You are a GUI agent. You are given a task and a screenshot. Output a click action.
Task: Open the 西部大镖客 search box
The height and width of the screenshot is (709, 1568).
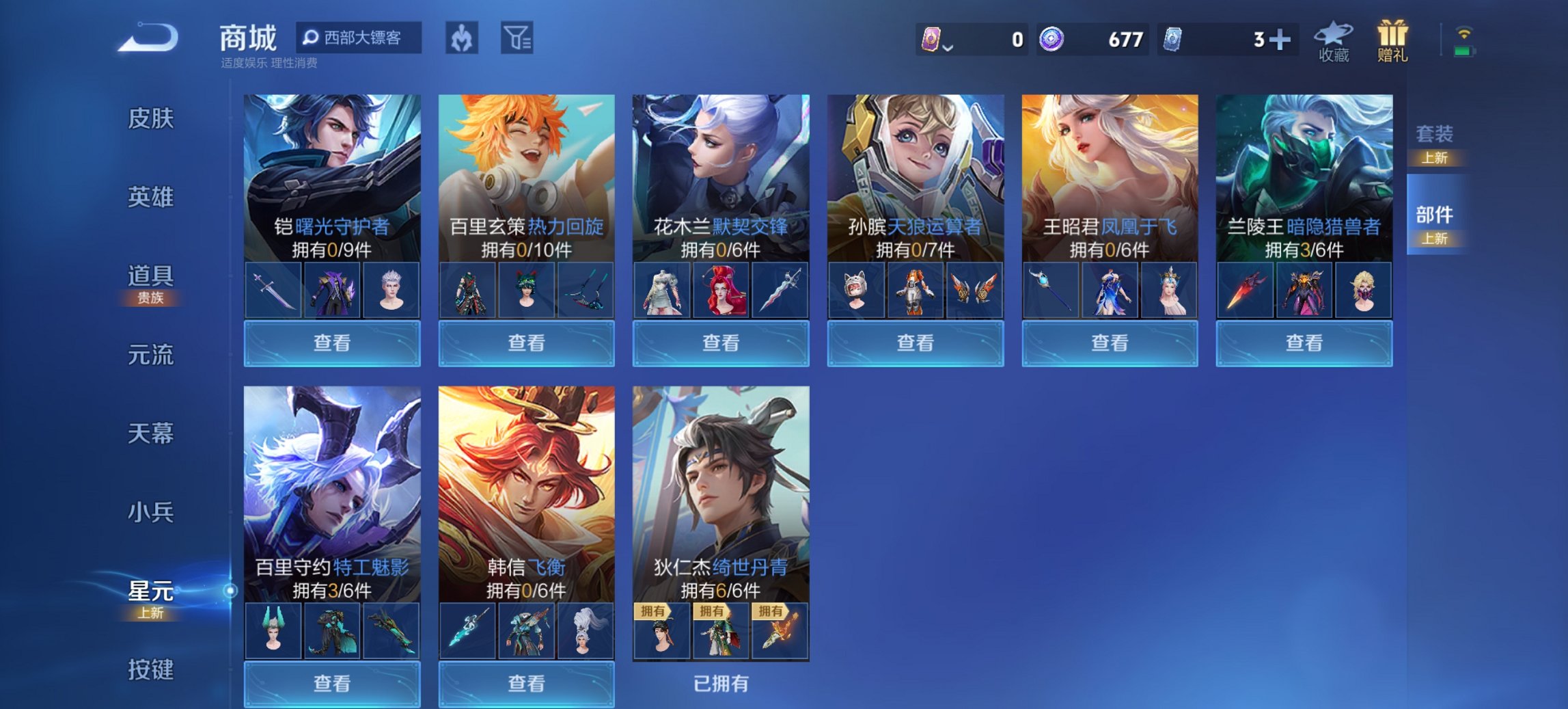click(x=361, y=39)
